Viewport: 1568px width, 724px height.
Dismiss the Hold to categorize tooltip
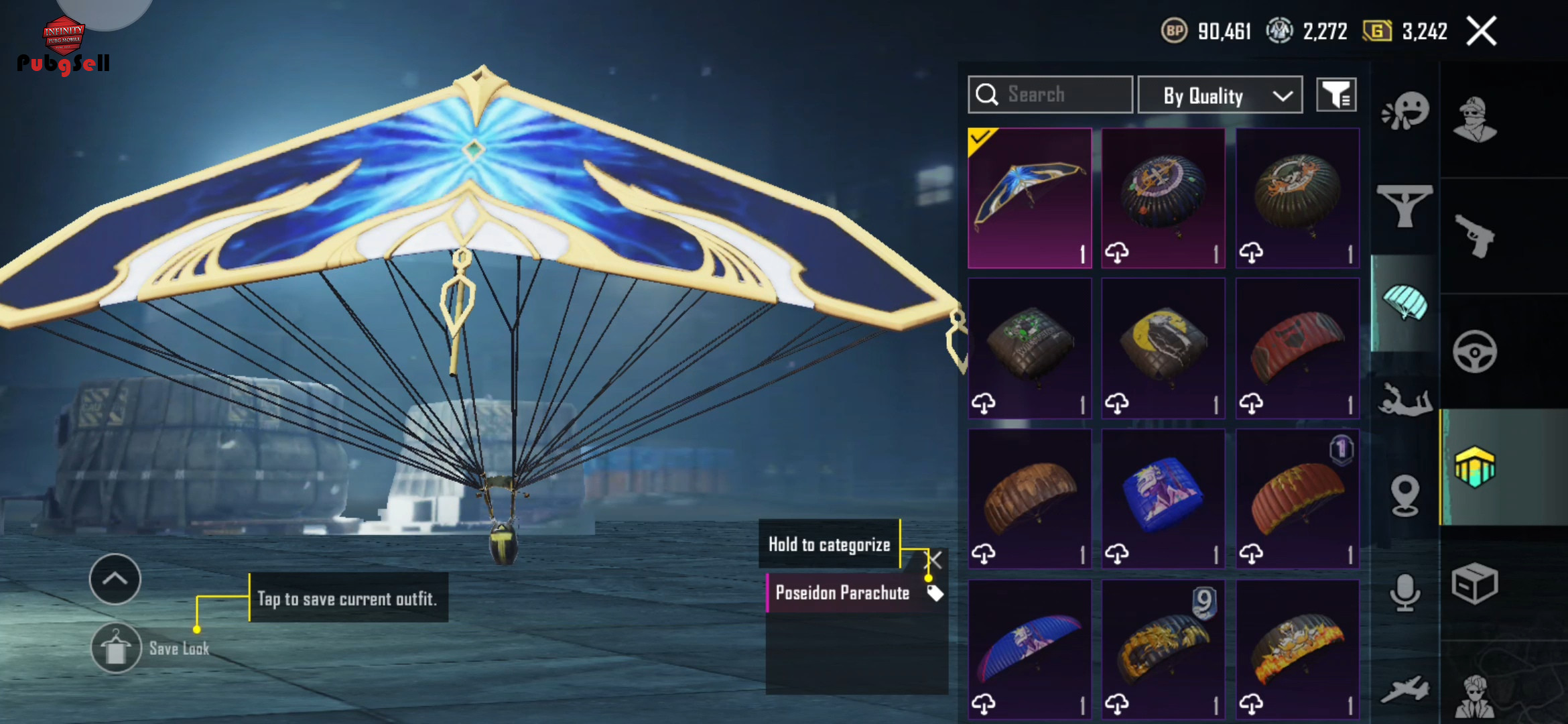point(934,559)
